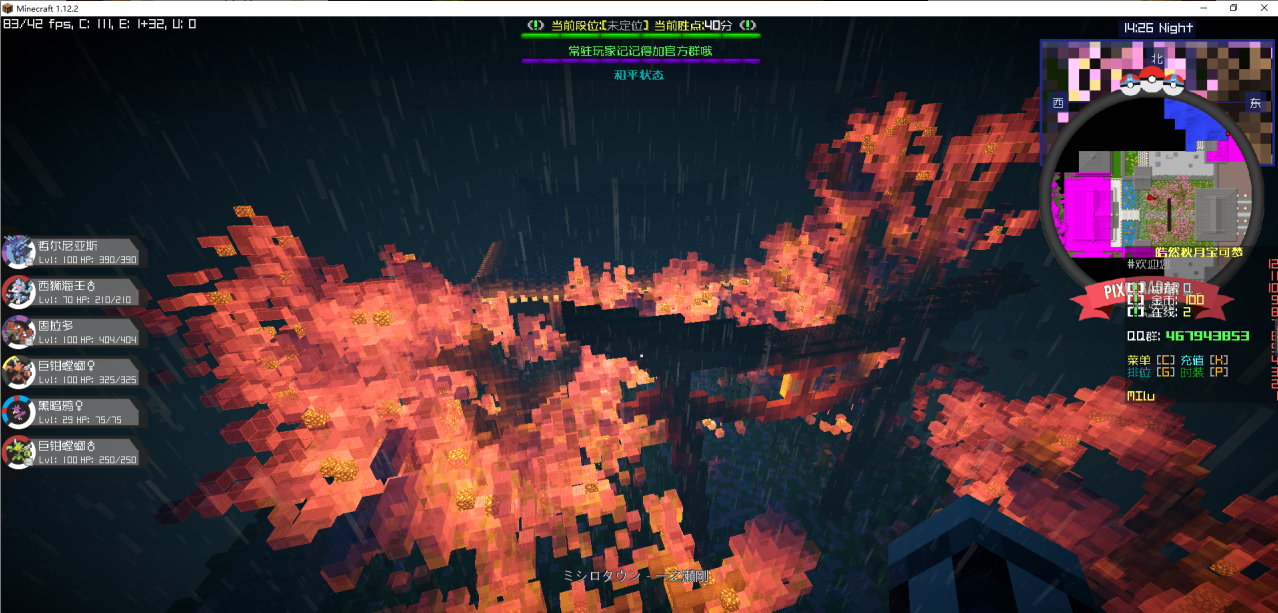
Task: Pick the female Scizor (巨钳螳螂♀) with 325 HP
Action: tap(70, 372)
